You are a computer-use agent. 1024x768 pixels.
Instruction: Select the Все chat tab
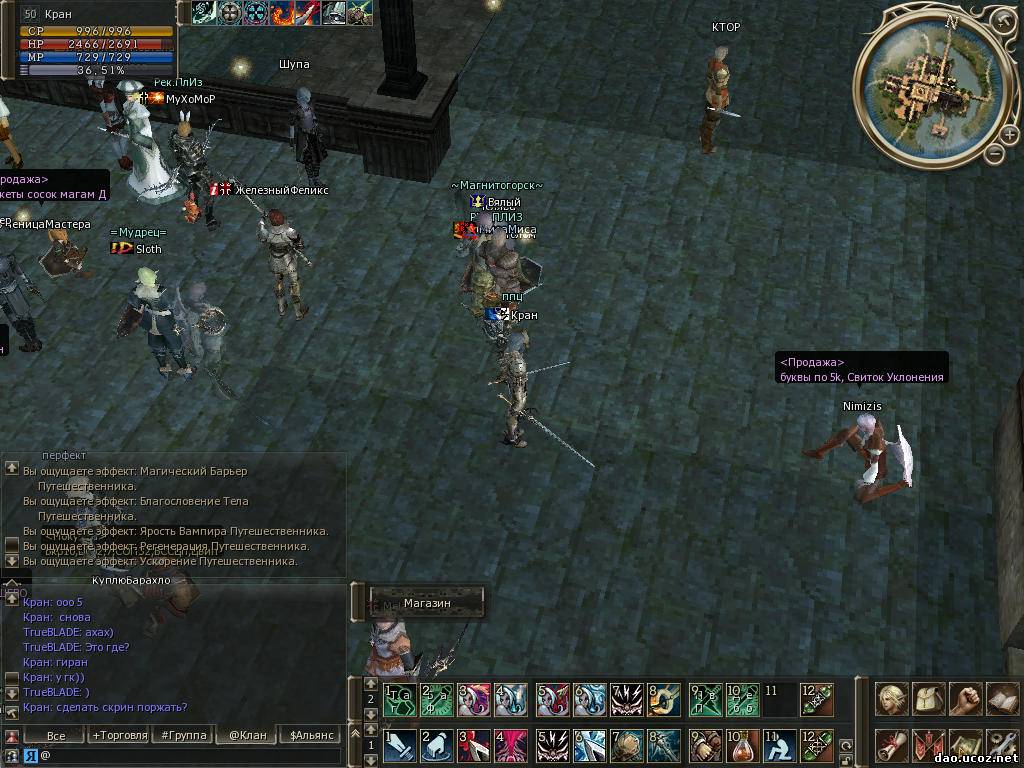(56, 735)
